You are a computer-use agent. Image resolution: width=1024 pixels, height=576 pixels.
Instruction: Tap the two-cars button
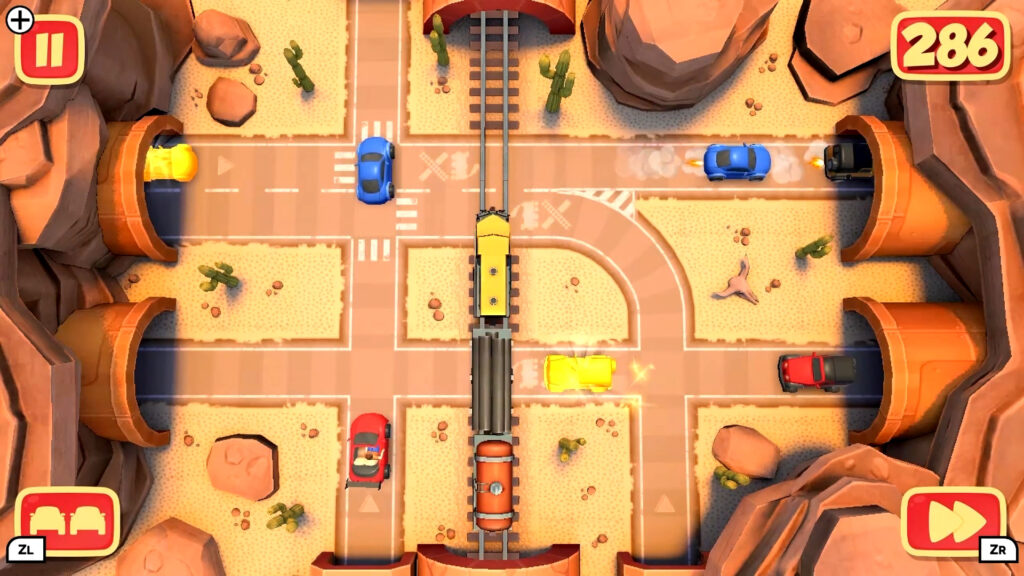tap(67, 521)
